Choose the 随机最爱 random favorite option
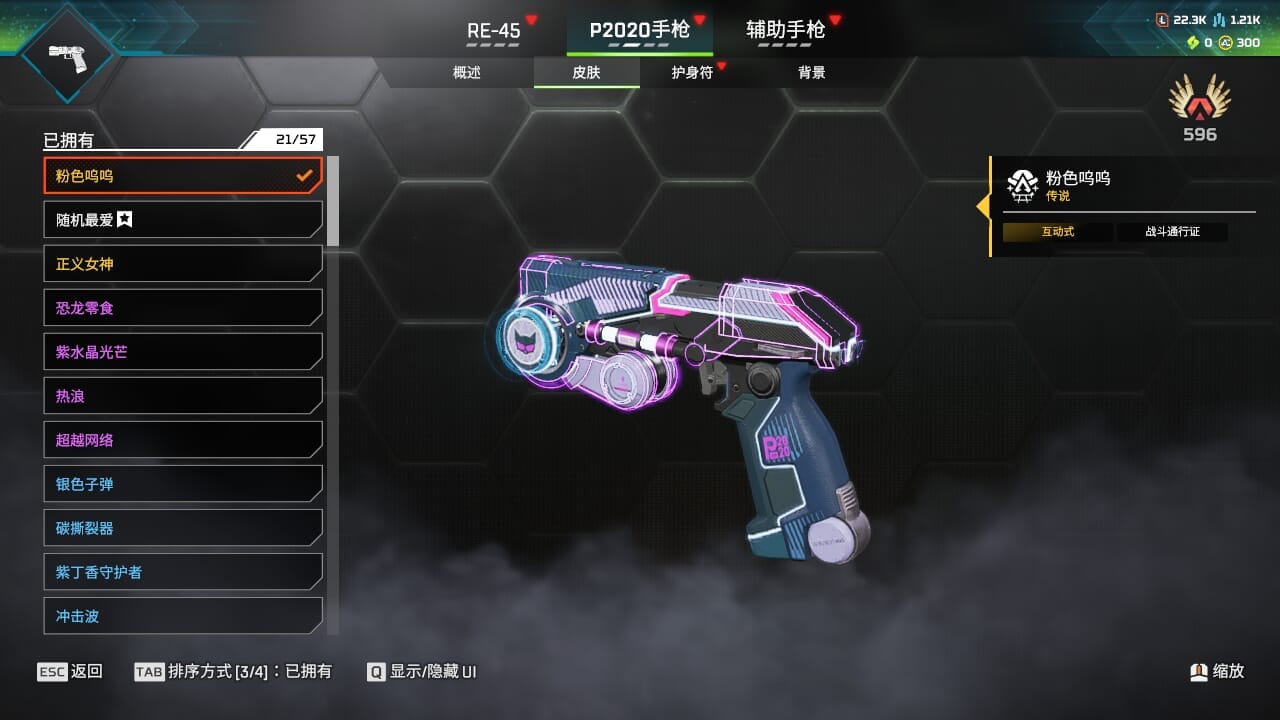Image resolution: width=1280 pixels, height=720 pixels. tap(183, 220)
